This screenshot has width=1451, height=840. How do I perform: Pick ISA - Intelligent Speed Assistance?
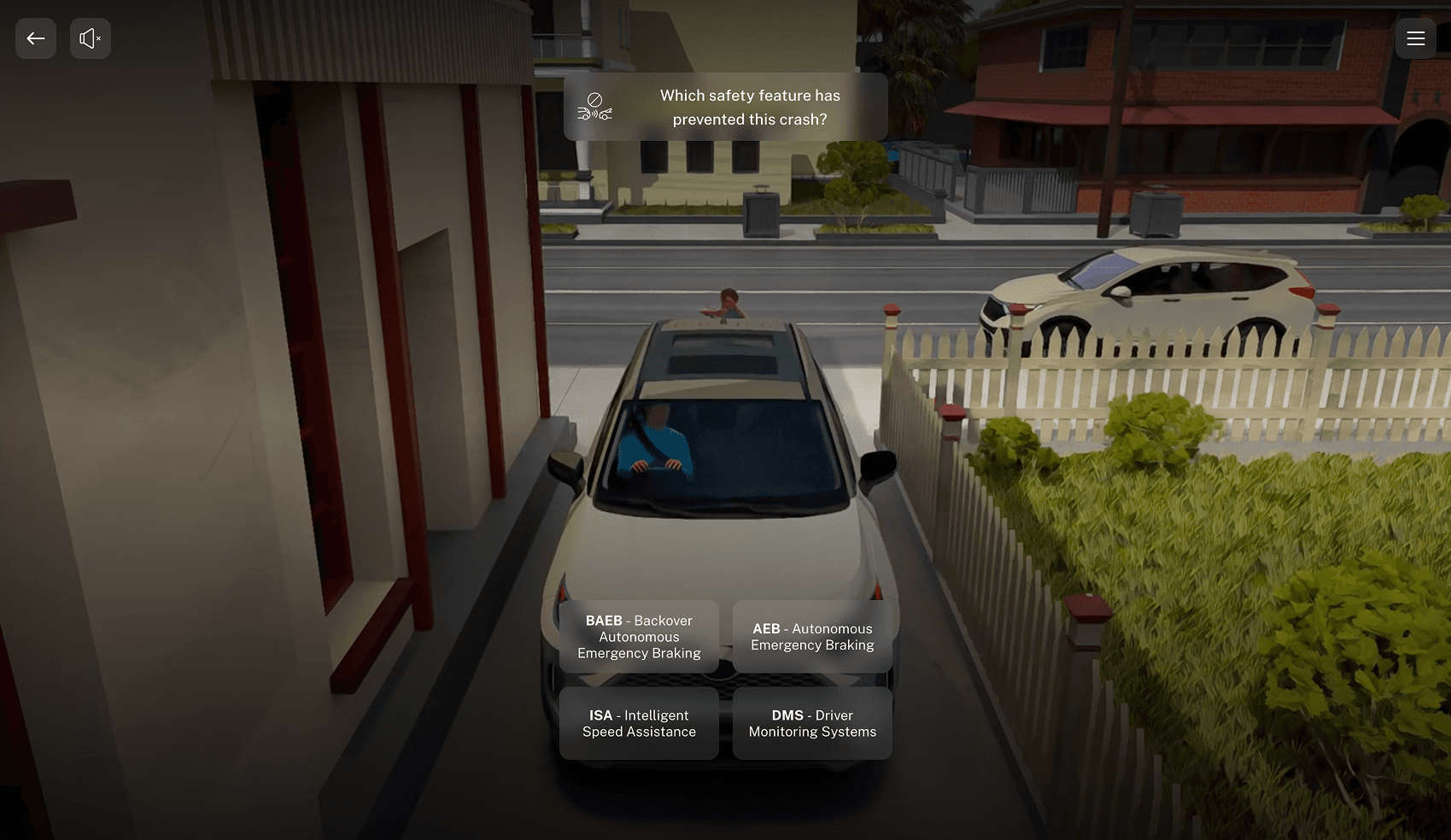point(639,723)
